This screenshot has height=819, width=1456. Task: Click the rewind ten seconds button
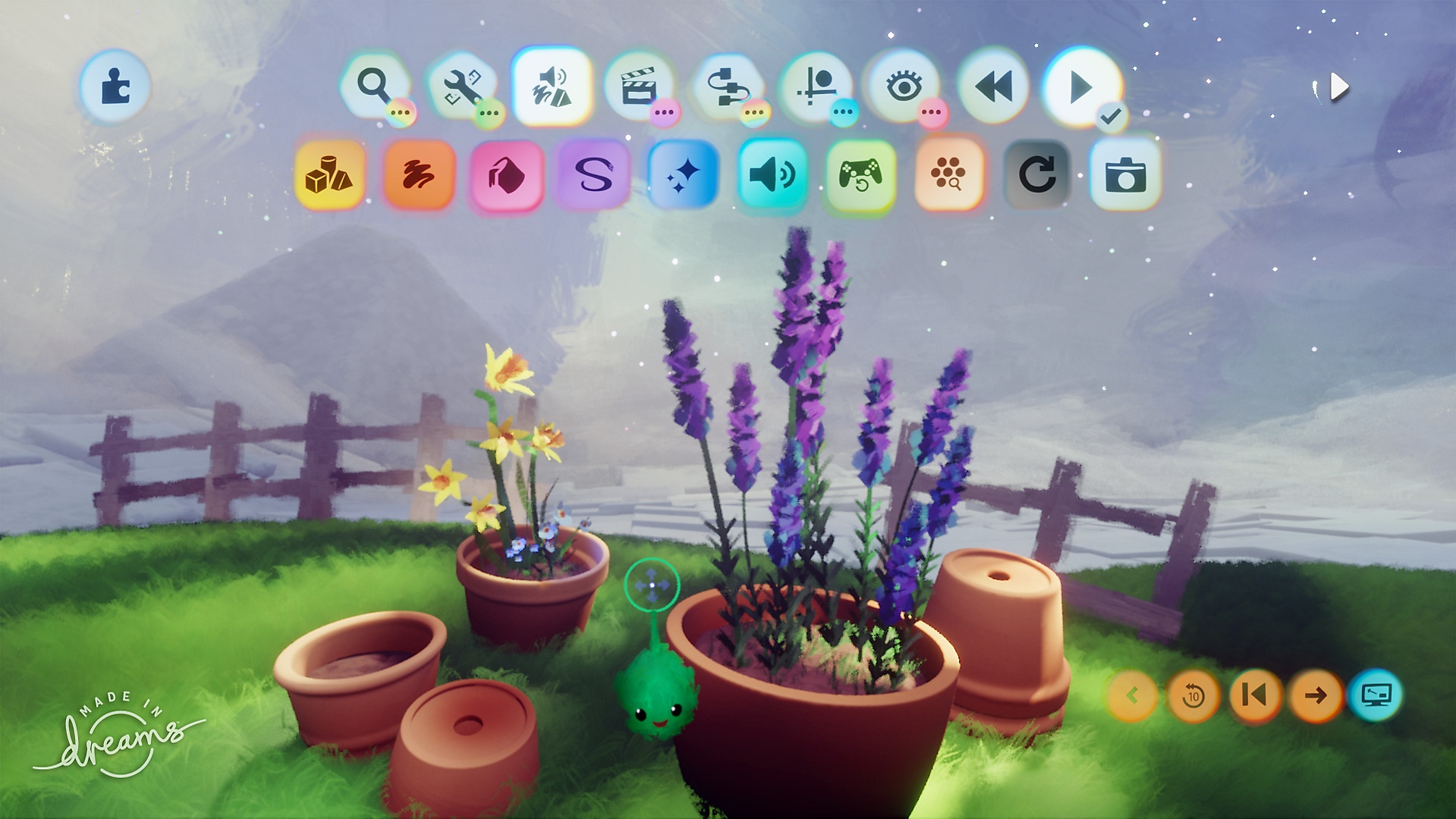point(1195,695)
